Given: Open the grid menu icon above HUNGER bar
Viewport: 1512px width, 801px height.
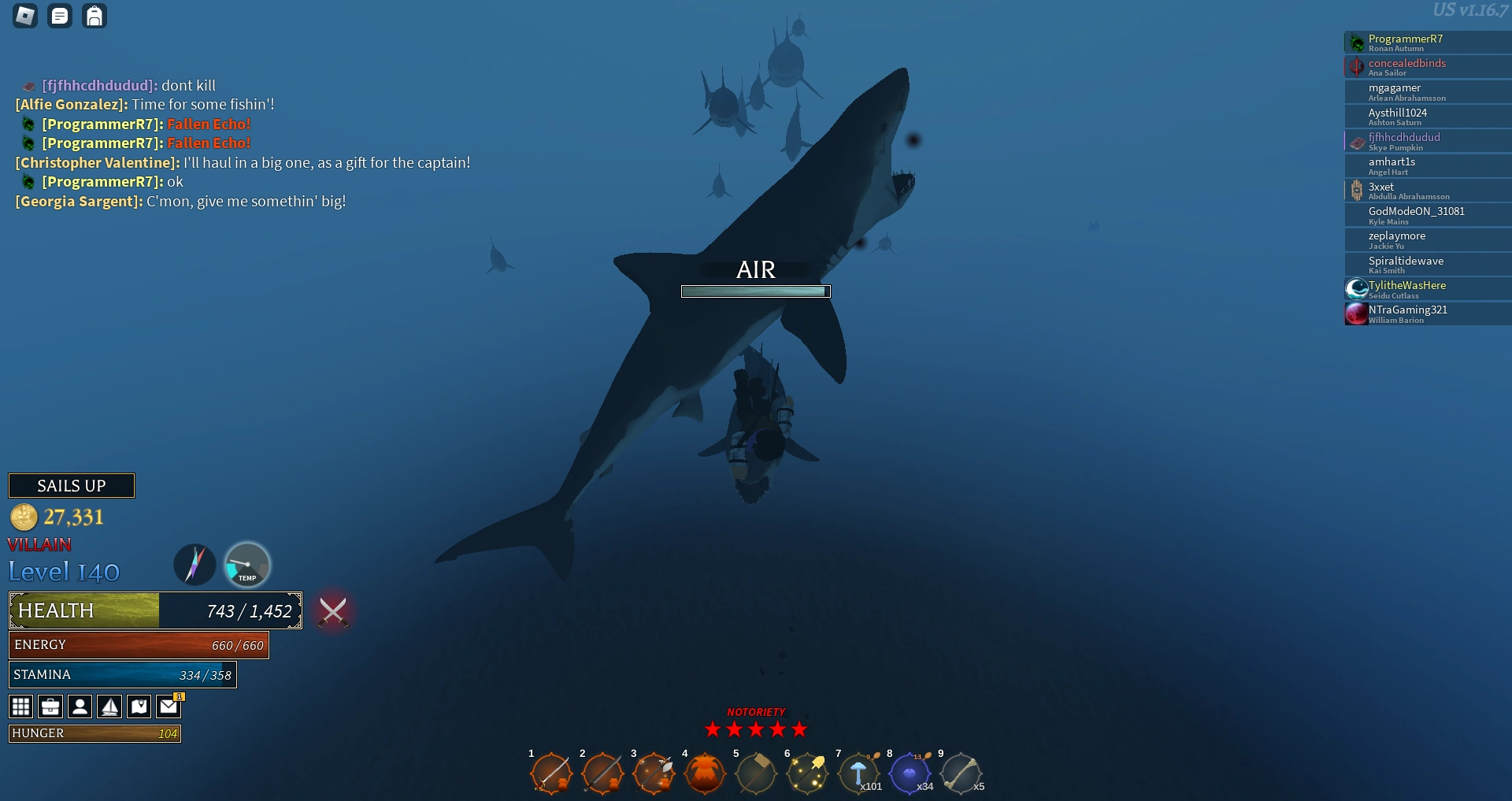Looking at the screenshot, I should 20,706.
